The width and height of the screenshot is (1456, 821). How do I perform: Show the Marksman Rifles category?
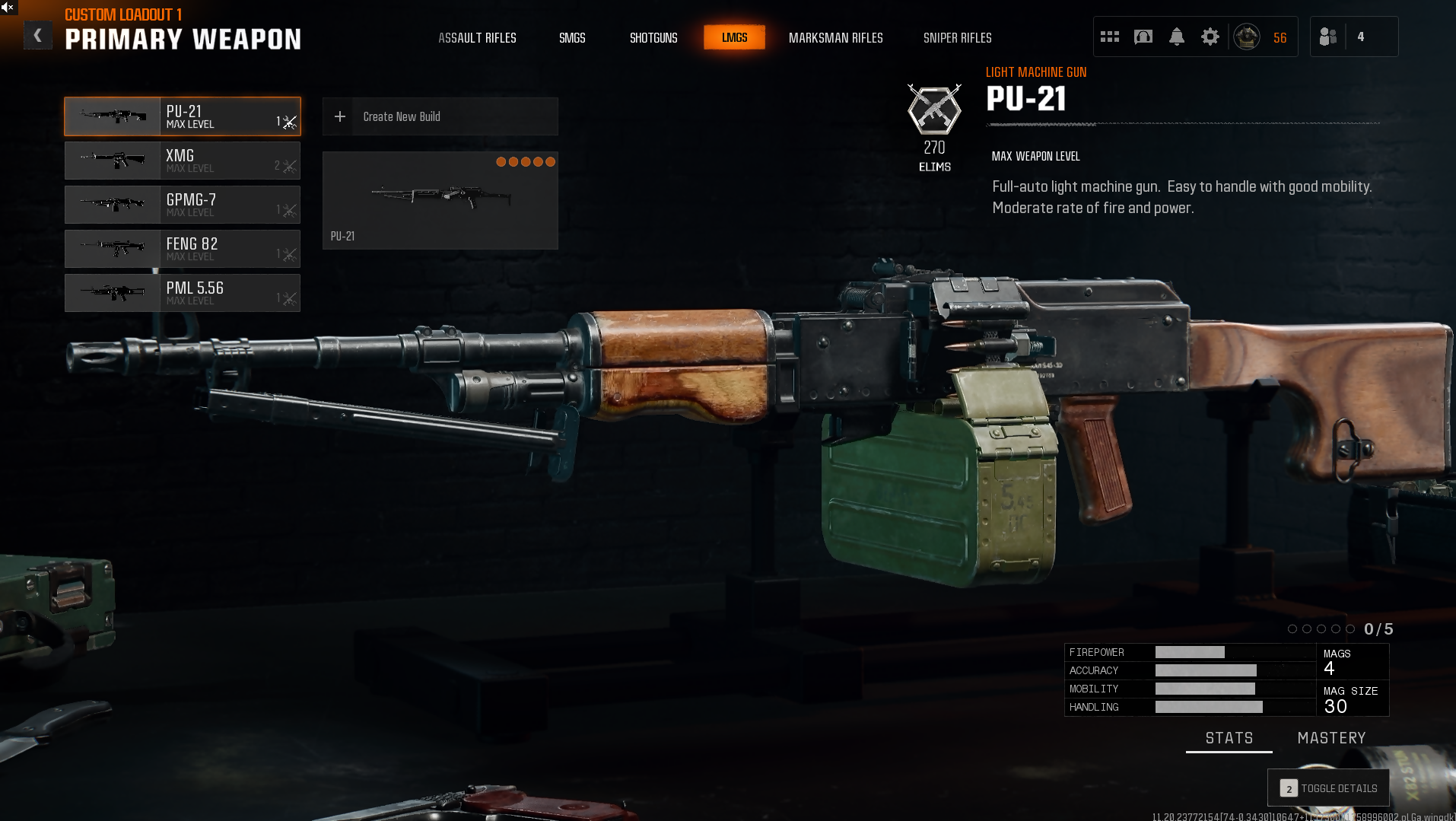pyautogui.click(x=835, y=38)
